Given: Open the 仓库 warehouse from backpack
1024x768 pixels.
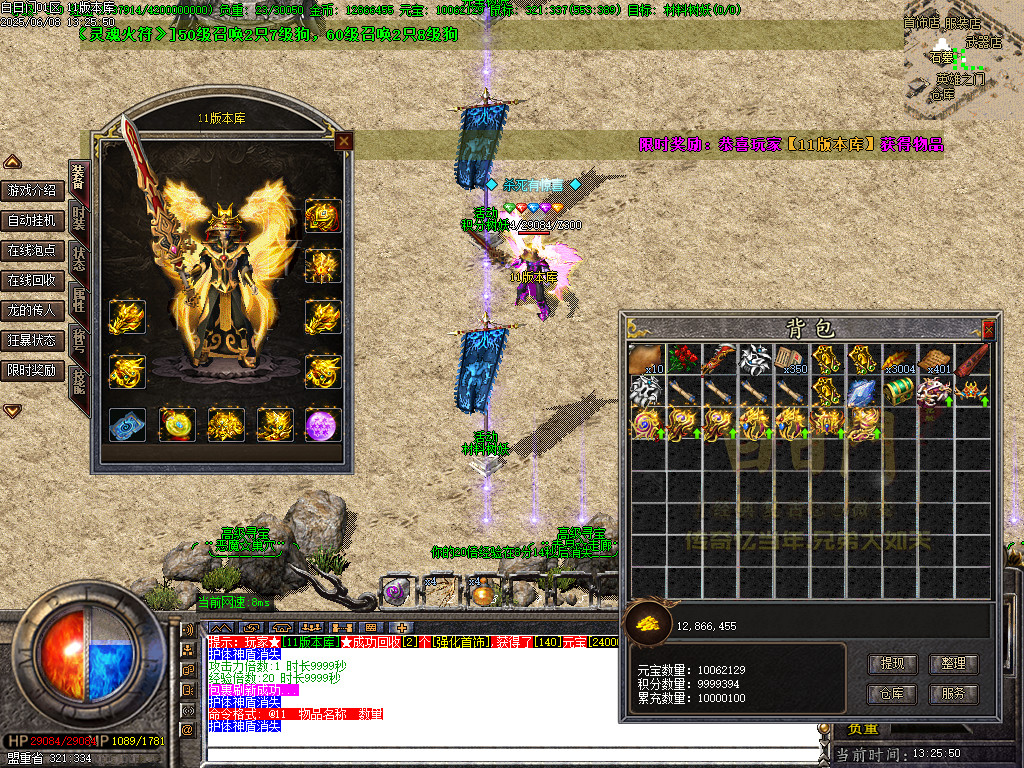Looking at the screenshot, I should (892, 693).
